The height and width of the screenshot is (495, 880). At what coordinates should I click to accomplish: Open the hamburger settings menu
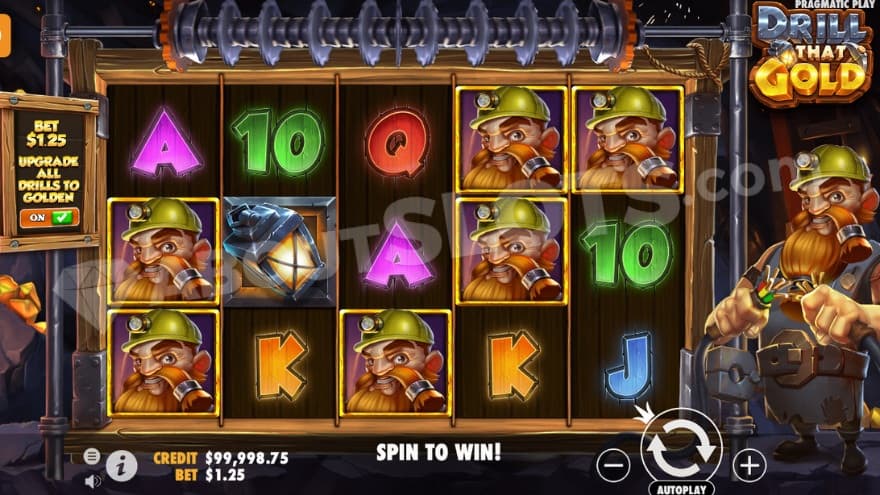point(92,456)
